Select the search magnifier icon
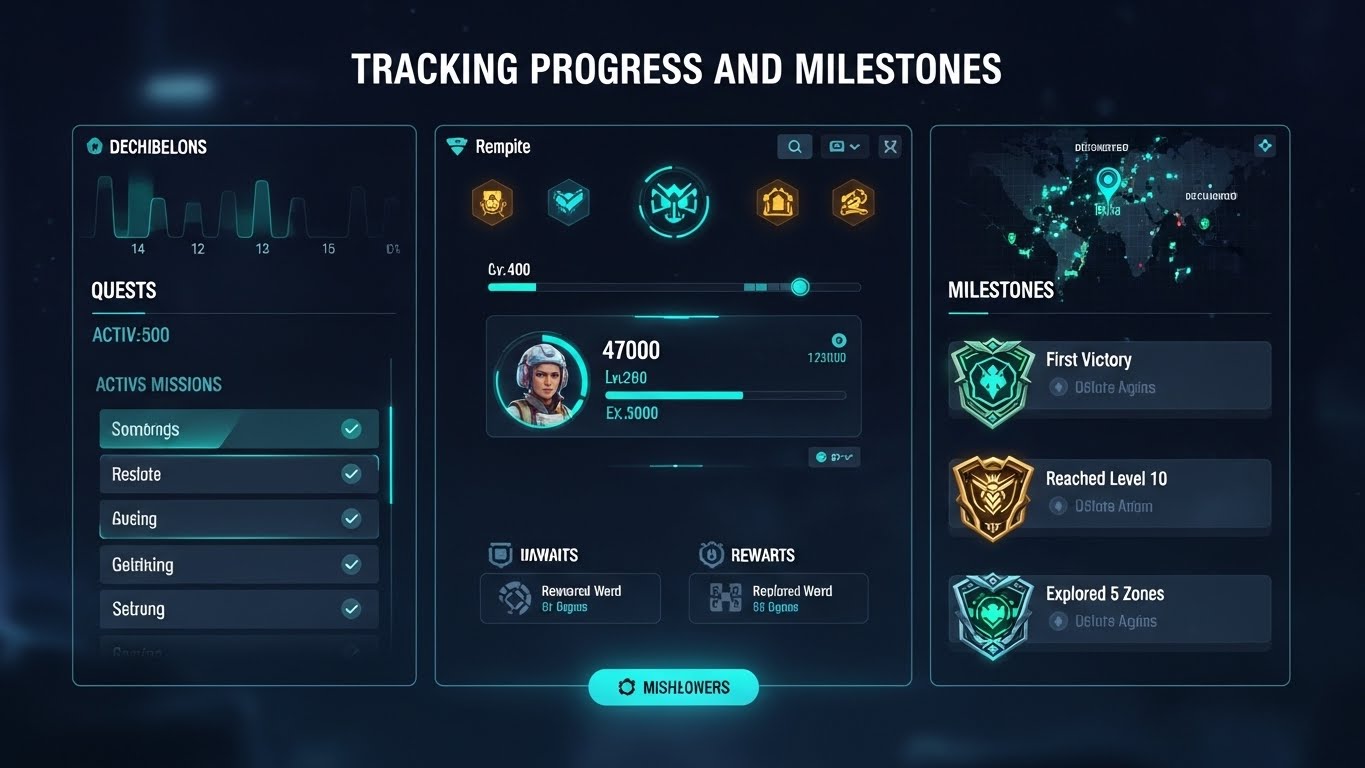This screenshot has height=768, width=1365. tap(794, 146)
